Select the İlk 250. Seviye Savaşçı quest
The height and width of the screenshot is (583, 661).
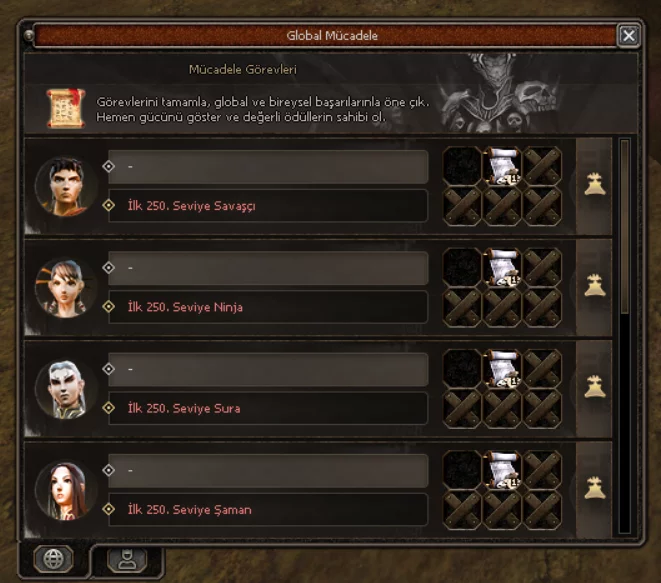(268, 206)
